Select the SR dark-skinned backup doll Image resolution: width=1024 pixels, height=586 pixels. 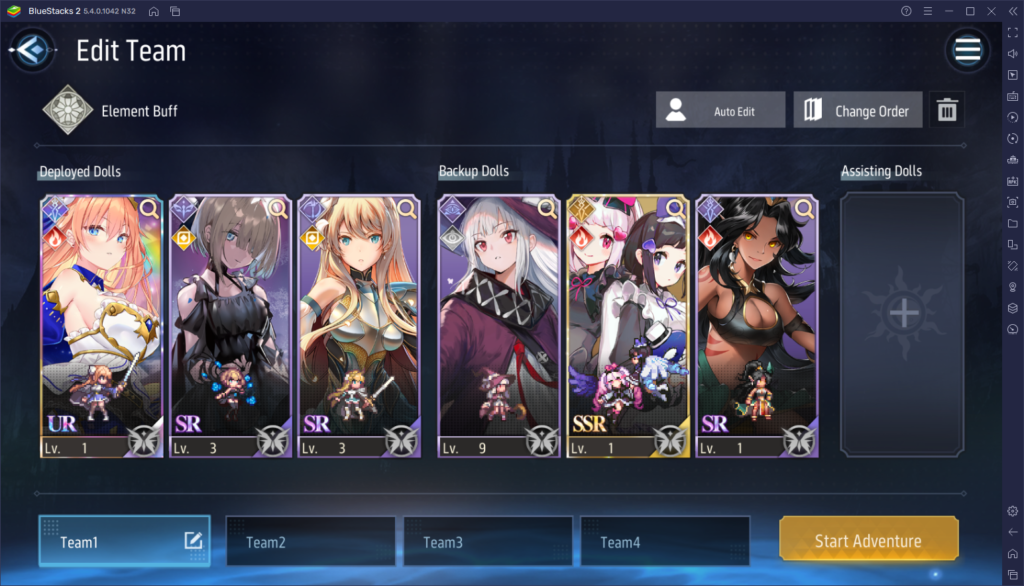756,320
